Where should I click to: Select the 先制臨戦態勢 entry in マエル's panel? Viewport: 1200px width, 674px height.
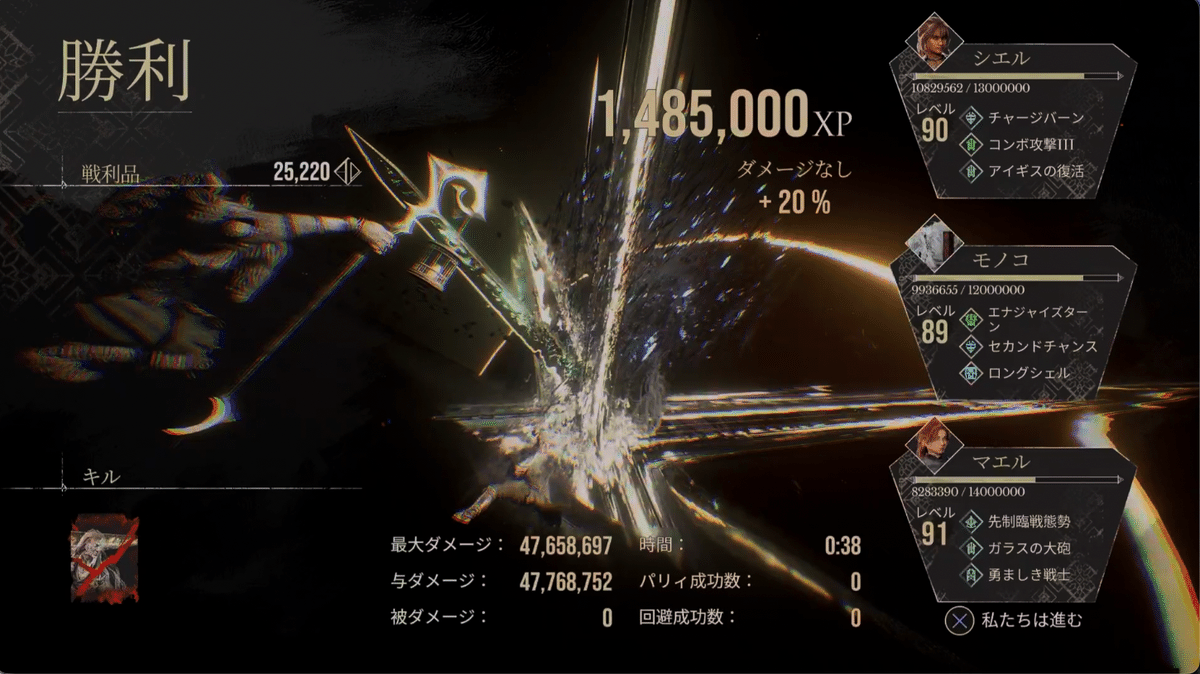coord(1035,521)
